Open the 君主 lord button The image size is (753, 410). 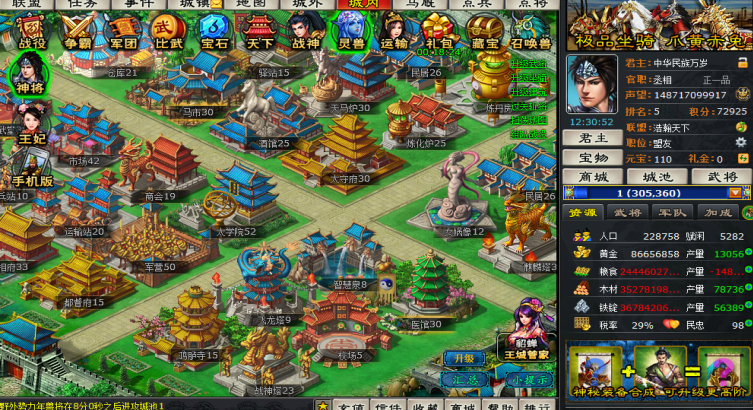593,138
